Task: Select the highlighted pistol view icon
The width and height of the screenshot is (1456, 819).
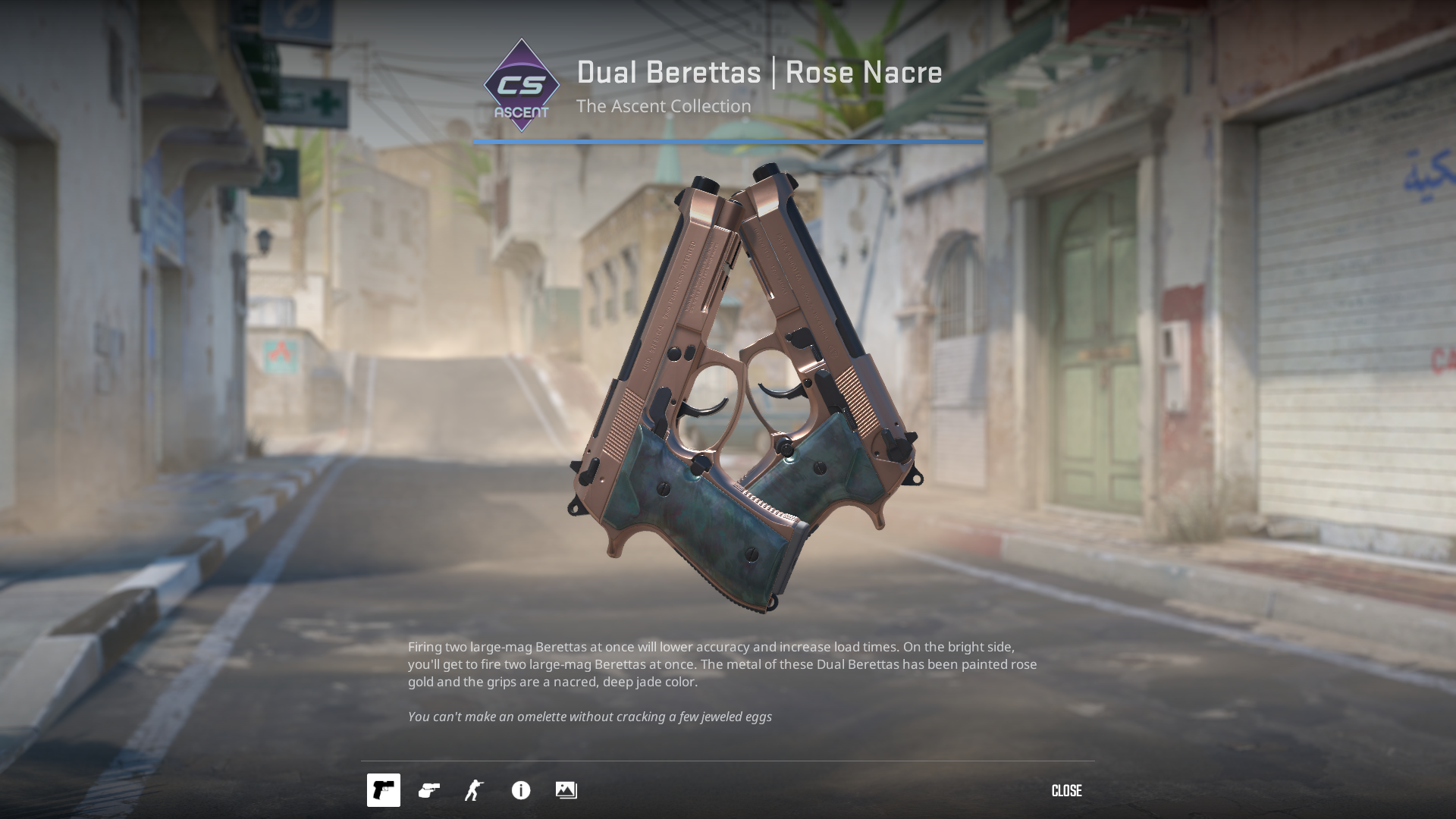Action: (384, 790)
